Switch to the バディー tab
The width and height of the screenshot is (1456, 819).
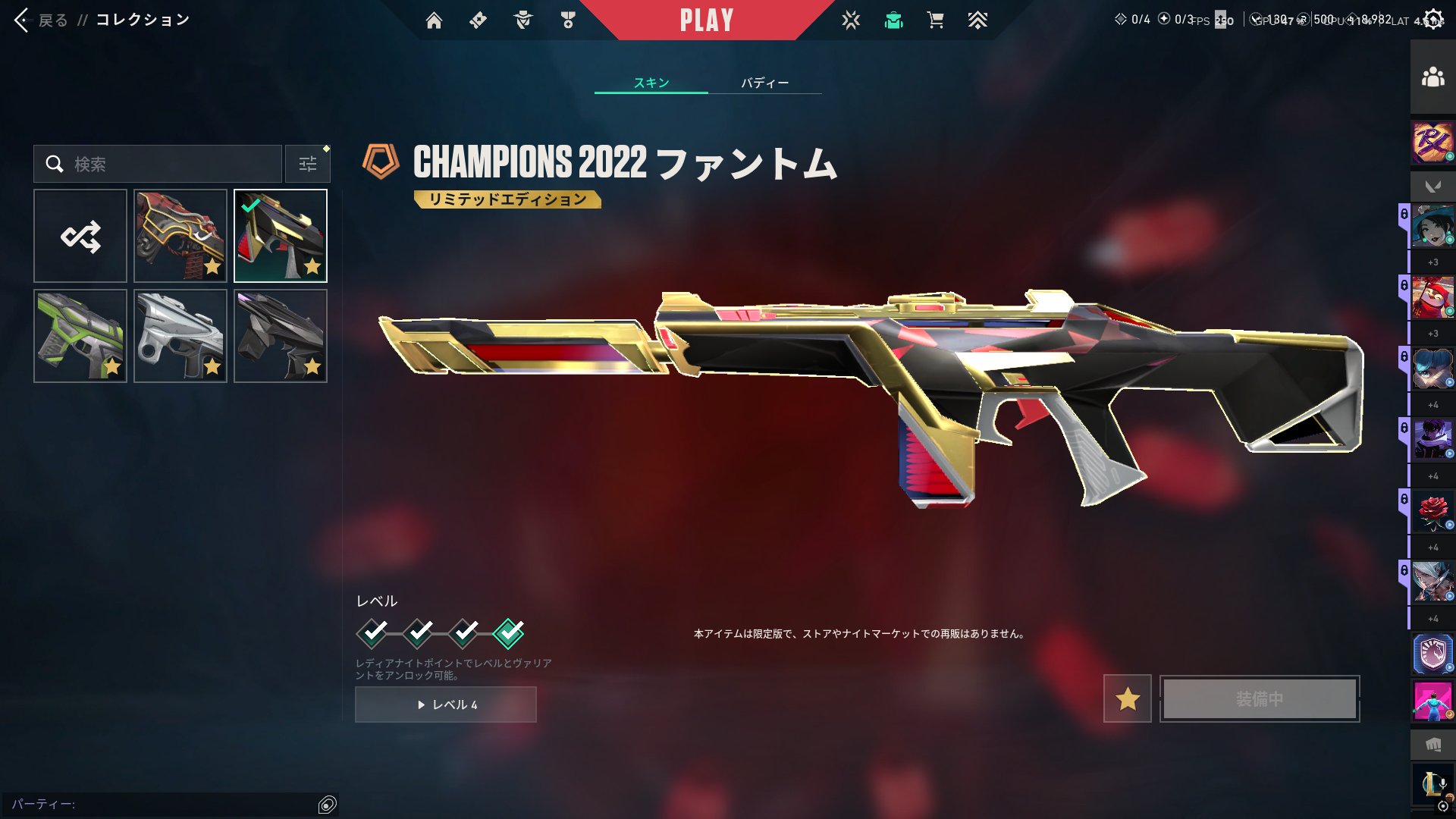pos(764,83)
